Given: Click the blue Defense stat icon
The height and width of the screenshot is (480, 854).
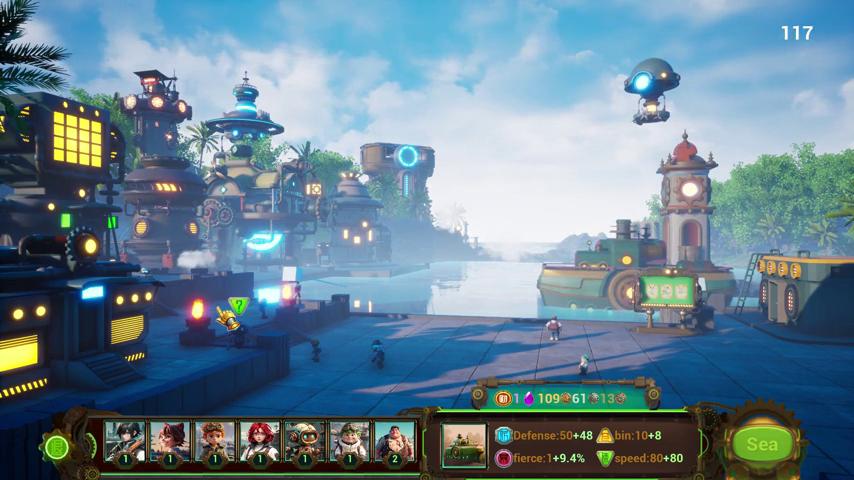Looking at the screenshot, I should point(503,435).
